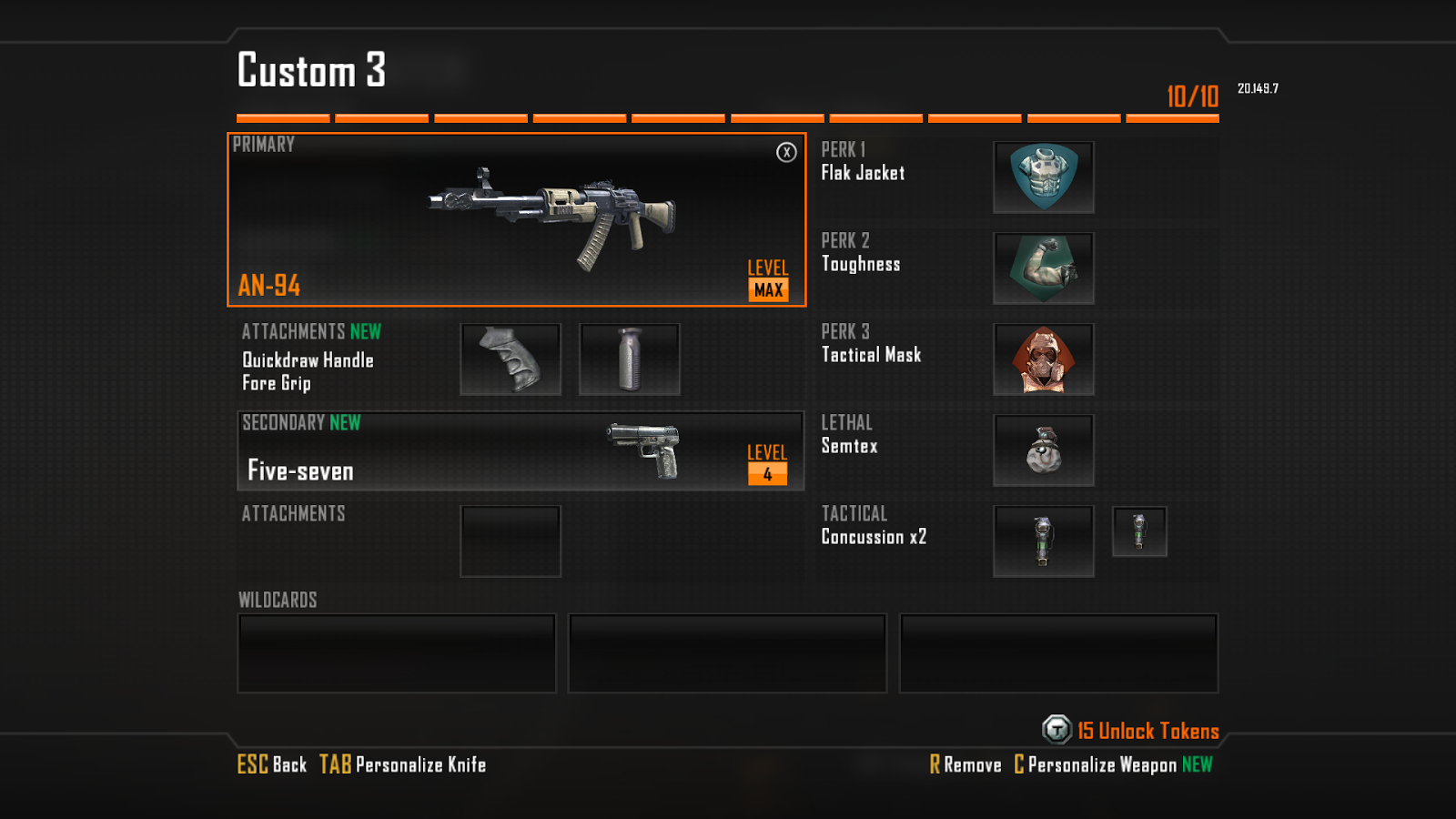The width and height of the screenshot is (1456, 819).
Task: Open the Toughness perk icon
Action: pos(1043,268)
